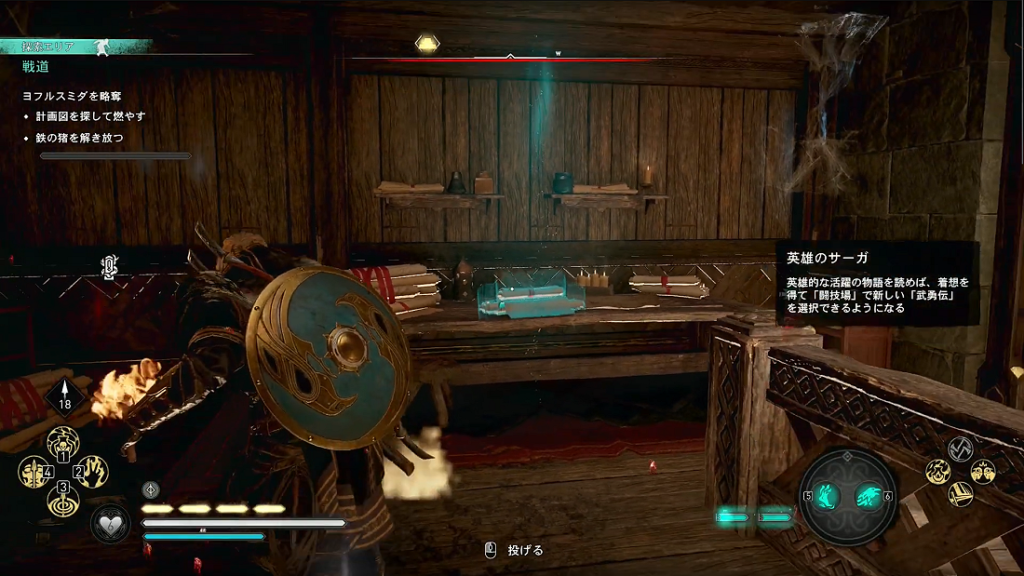Trigger the golden angled-lines melee ability

960,493
